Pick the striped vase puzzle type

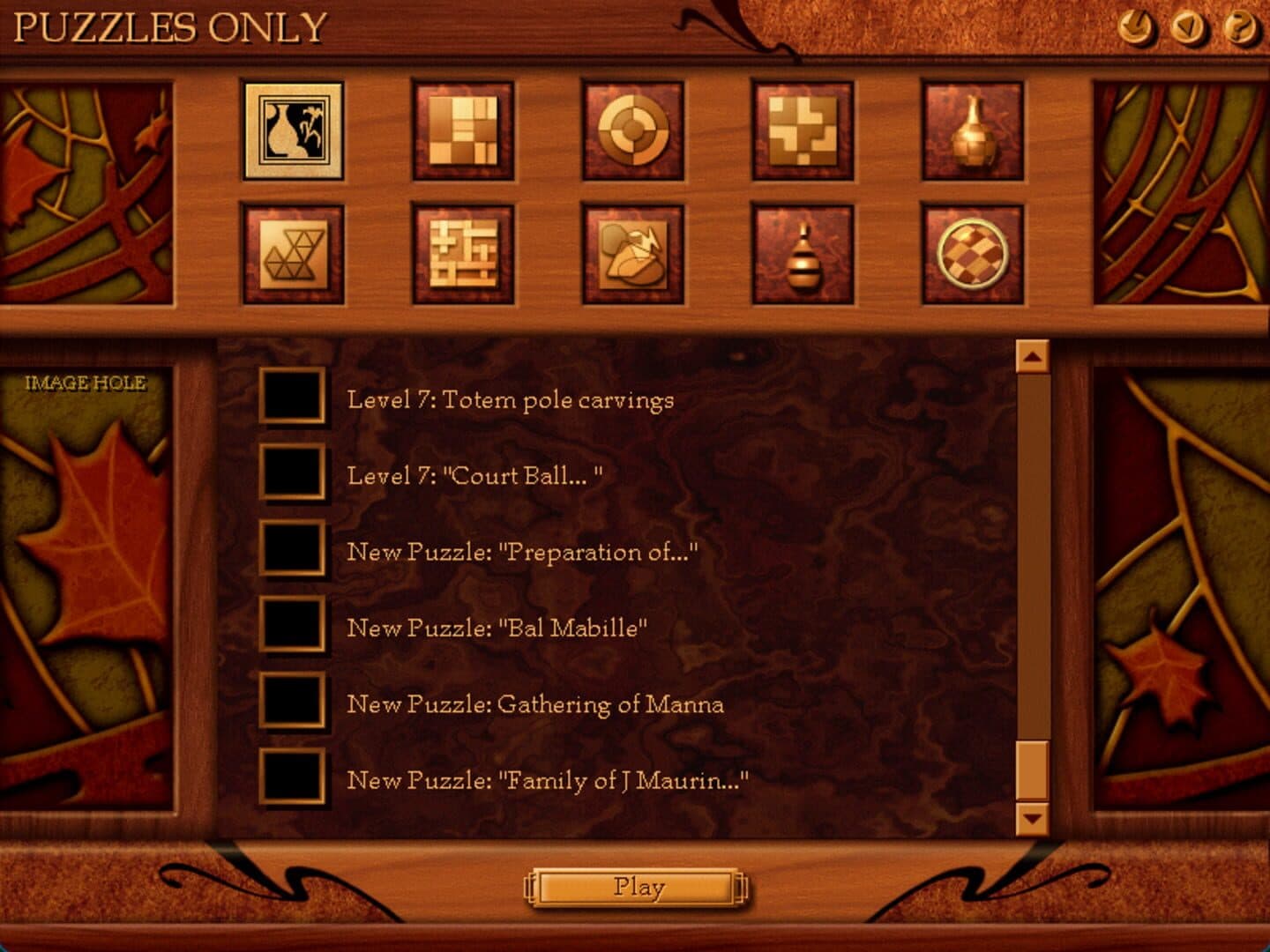pyautogui.click(x=802, y=255)
